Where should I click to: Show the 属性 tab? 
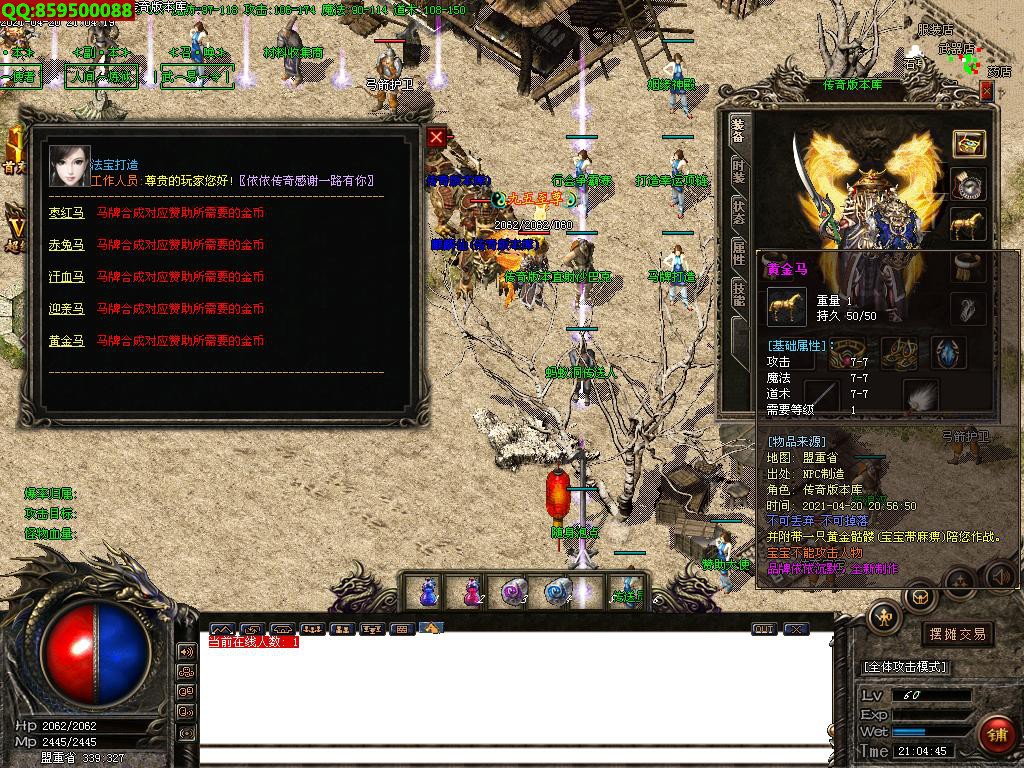point(739,252)
